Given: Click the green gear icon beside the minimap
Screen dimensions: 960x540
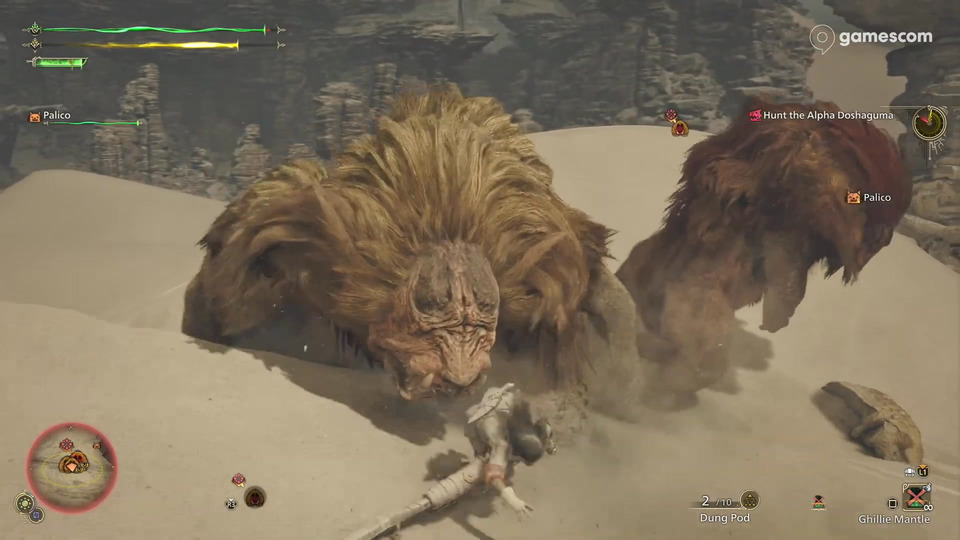Looking at the screenshot, I should 24,502.
